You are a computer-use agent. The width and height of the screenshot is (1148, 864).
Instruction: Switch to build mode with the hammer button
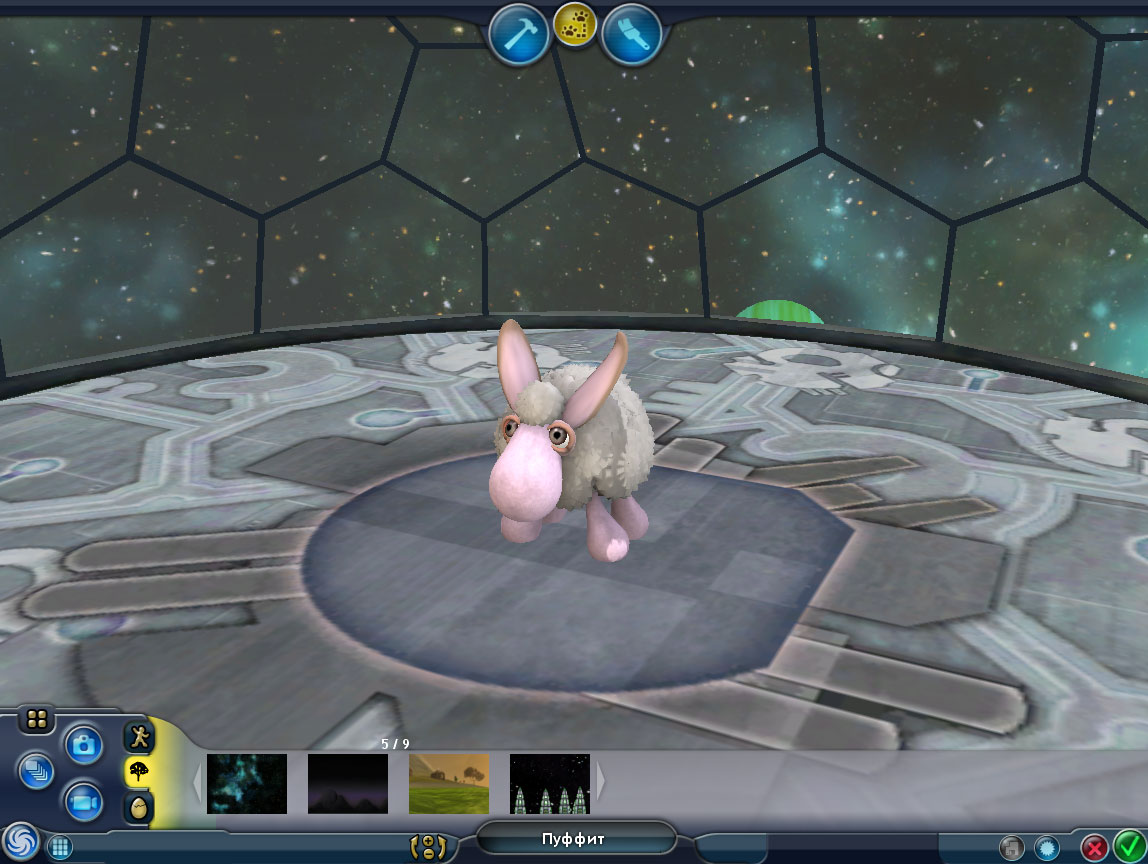518,35
